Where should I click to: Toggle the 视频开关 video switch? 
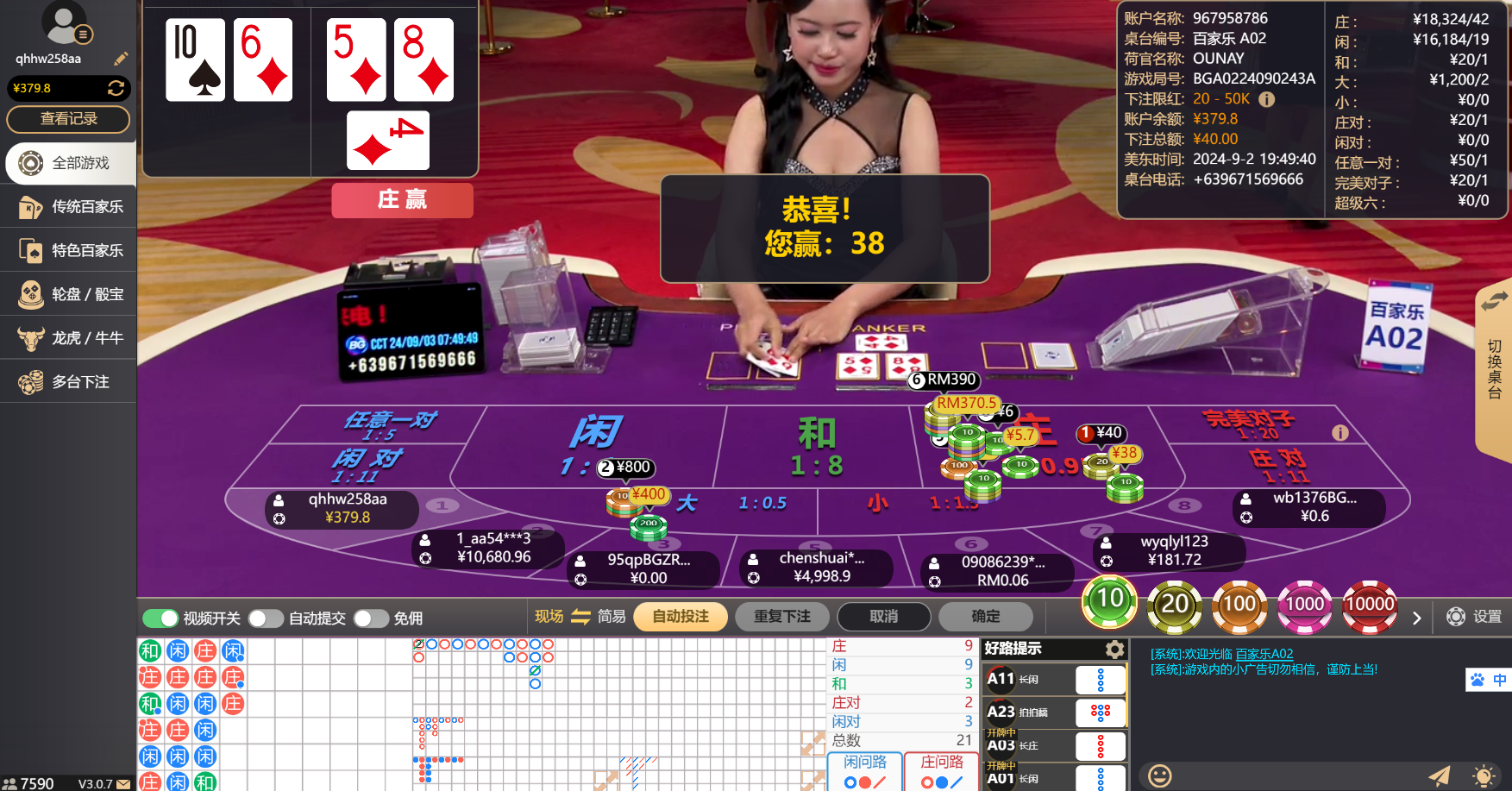tap(160, 618)
